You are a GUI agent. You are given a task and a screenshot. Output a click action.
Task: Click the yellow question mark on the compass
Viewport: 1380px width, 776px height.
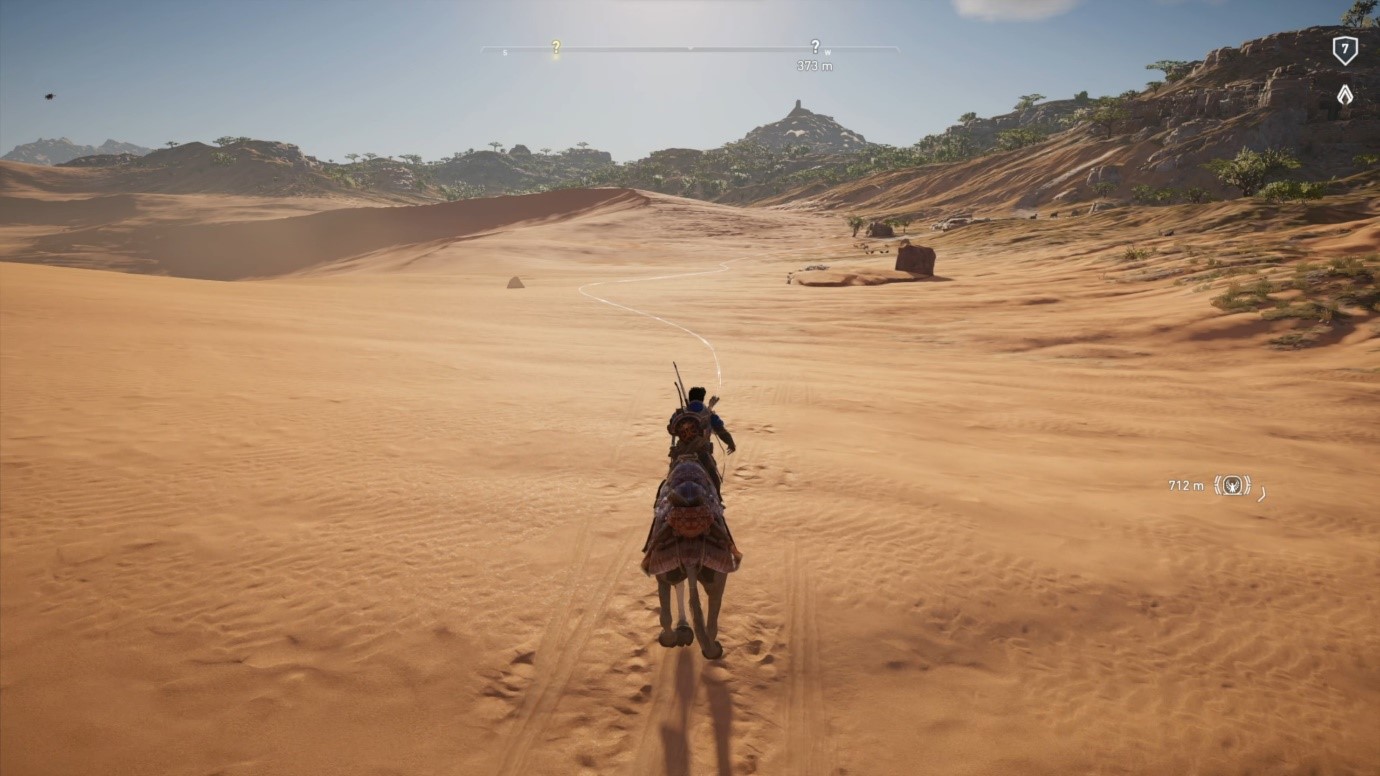click(x=556, y=46)
